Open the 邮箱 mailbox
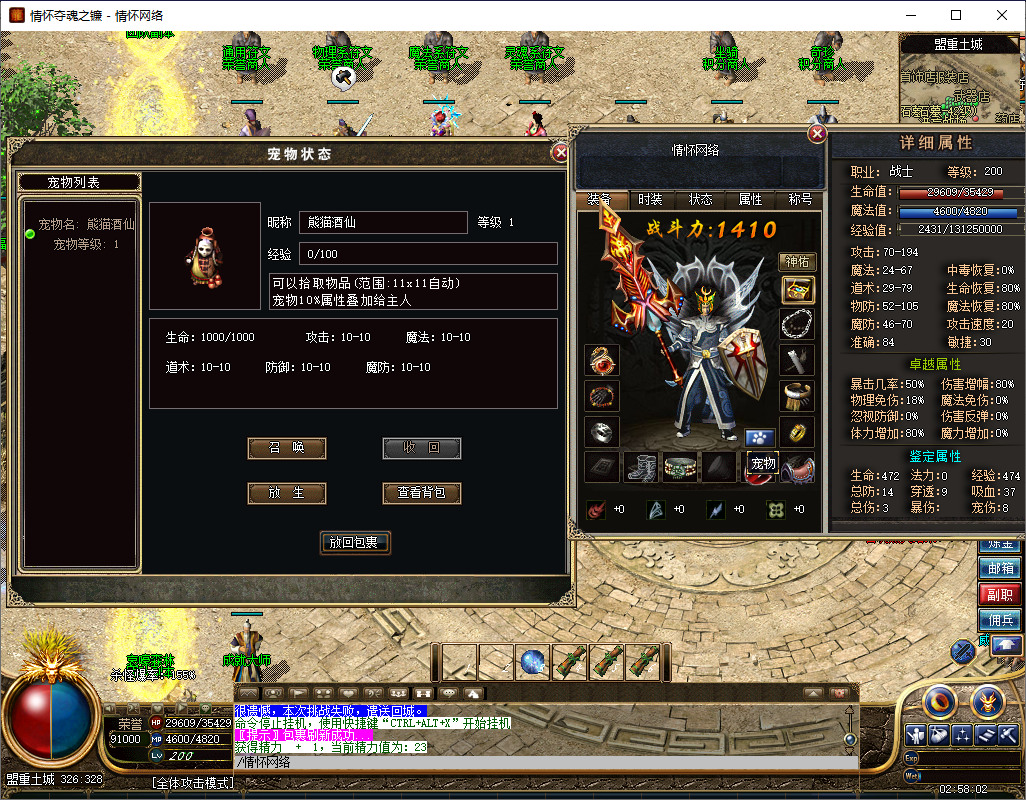 999,568
